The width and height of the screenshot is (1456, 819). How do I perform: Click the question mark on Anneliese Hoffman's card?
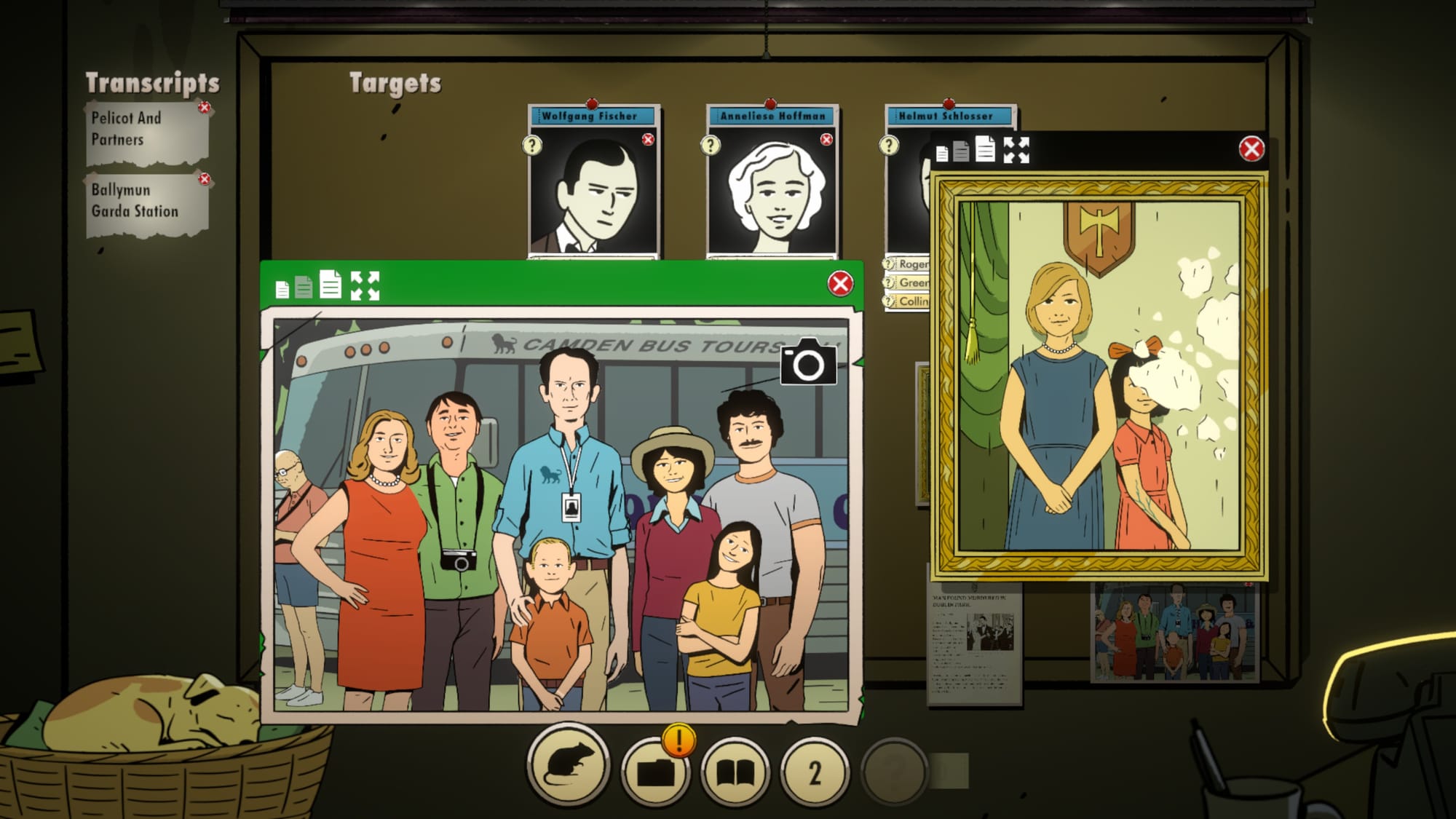coord(711,145)
